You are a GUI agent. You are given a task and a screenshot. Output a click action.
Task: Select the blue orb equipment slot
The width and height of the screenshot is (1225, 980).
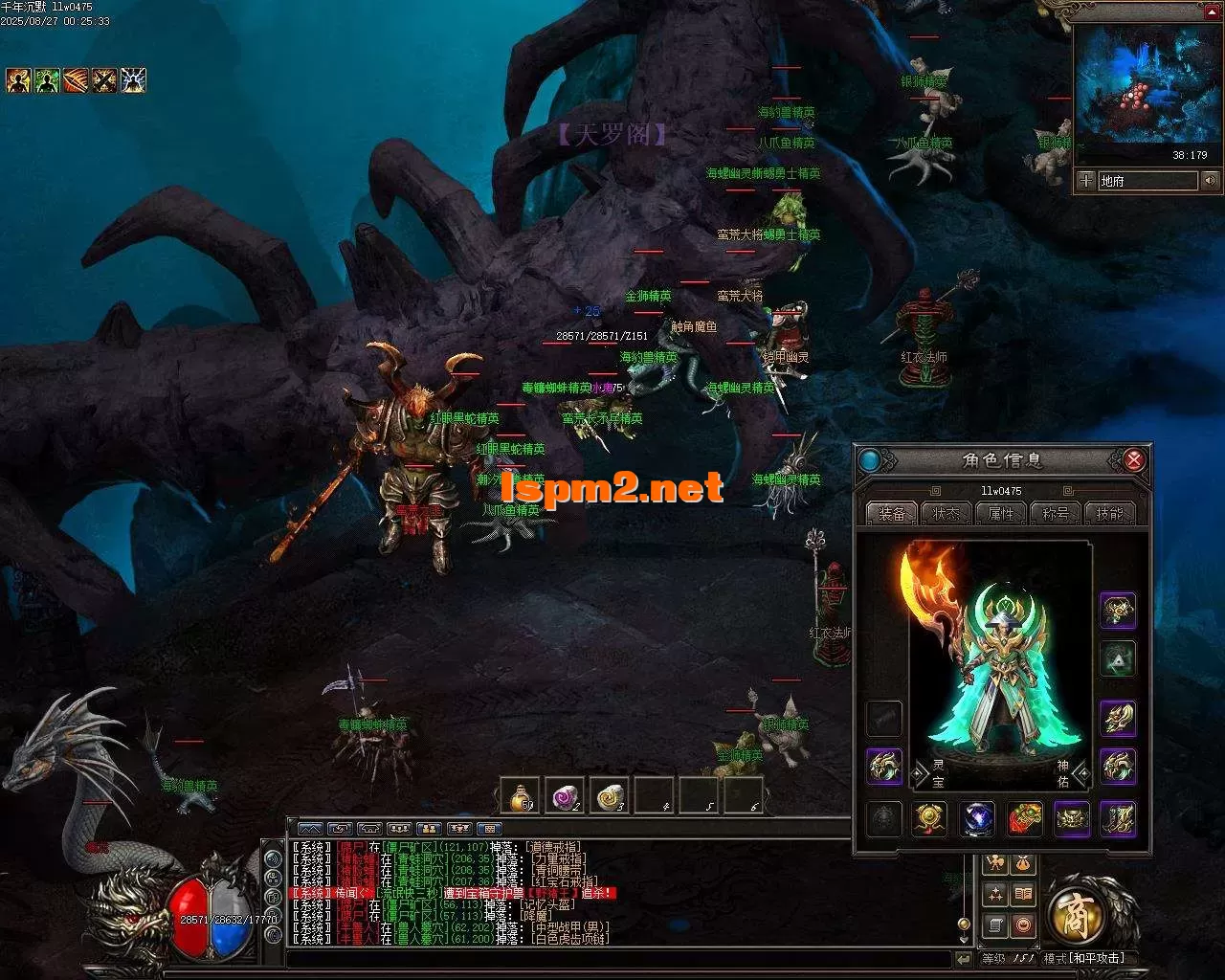977,819
